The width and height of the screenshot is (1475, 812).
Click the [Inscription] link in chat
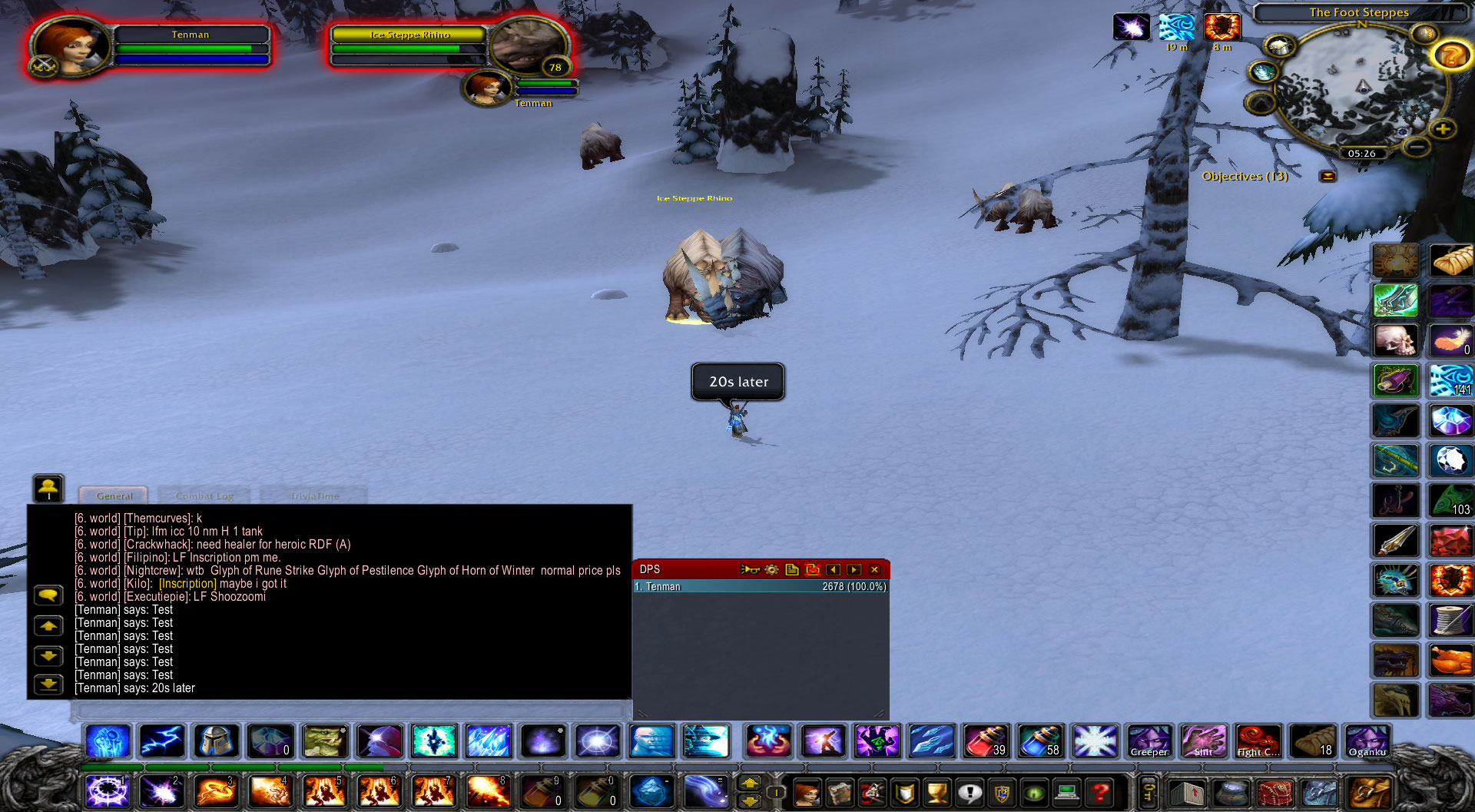(187, 584)
